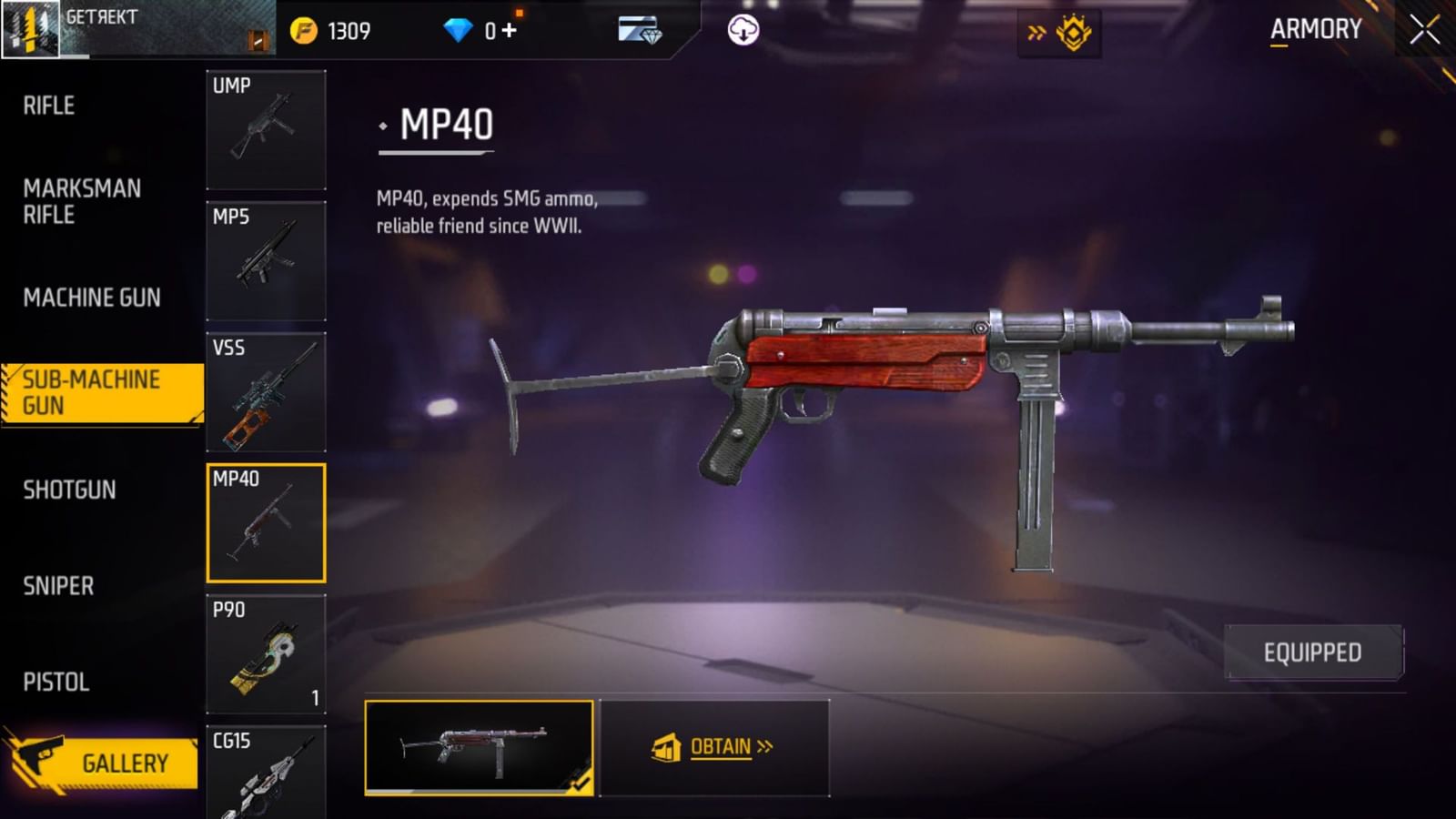The width and height of the screenshot is (1456, 819).
Task: Select the P90 weapon thumbnail
Action: pos(266,652)
